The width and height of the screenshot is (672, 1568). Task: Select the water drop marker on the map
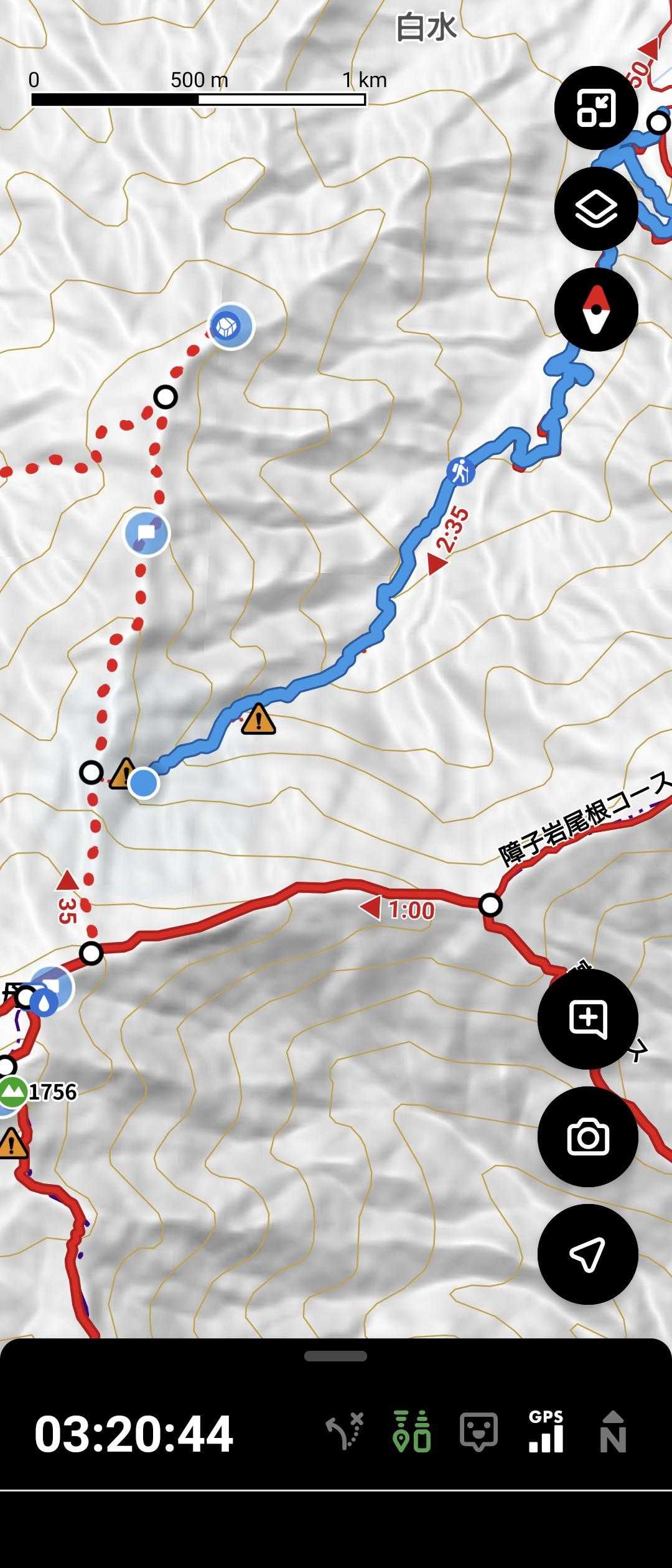pos(45,1002)
